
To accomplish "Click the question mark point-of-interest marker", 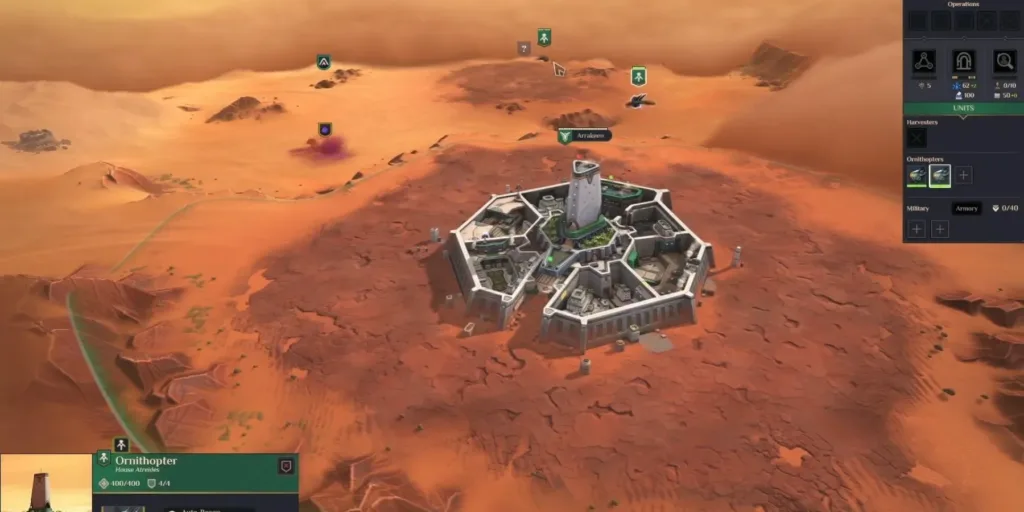I will [x=523, y=48].
